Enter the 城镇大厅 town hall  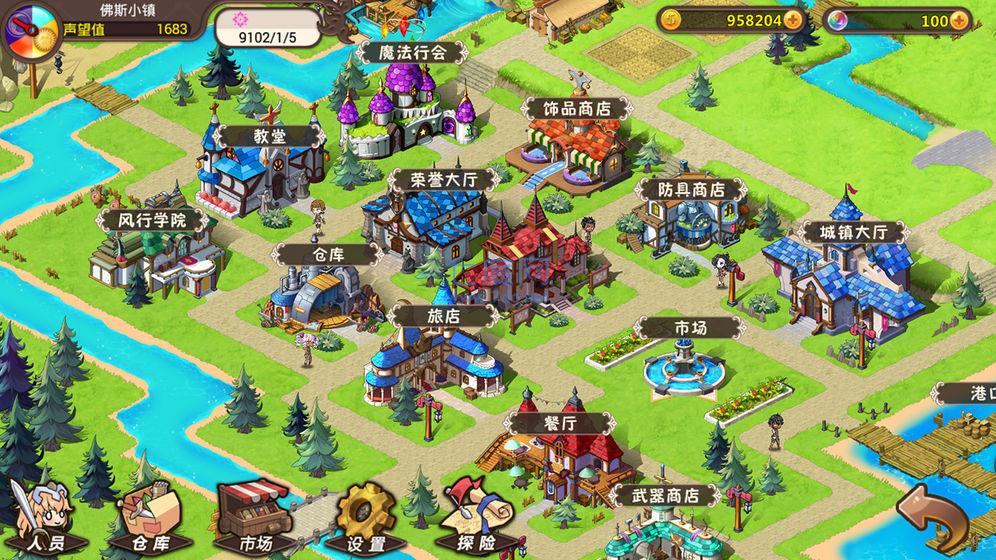click(x=840, y=232)
